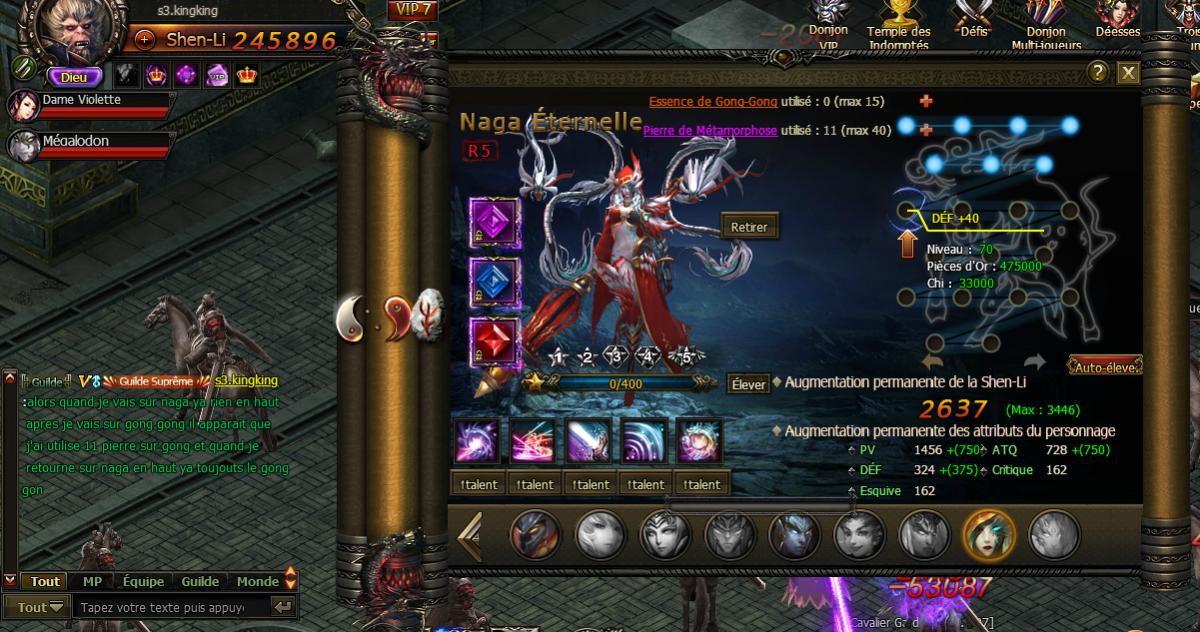1200x632 pixels.
Task: Switch to the Guilde chat tab
Action: pos(200,581)
